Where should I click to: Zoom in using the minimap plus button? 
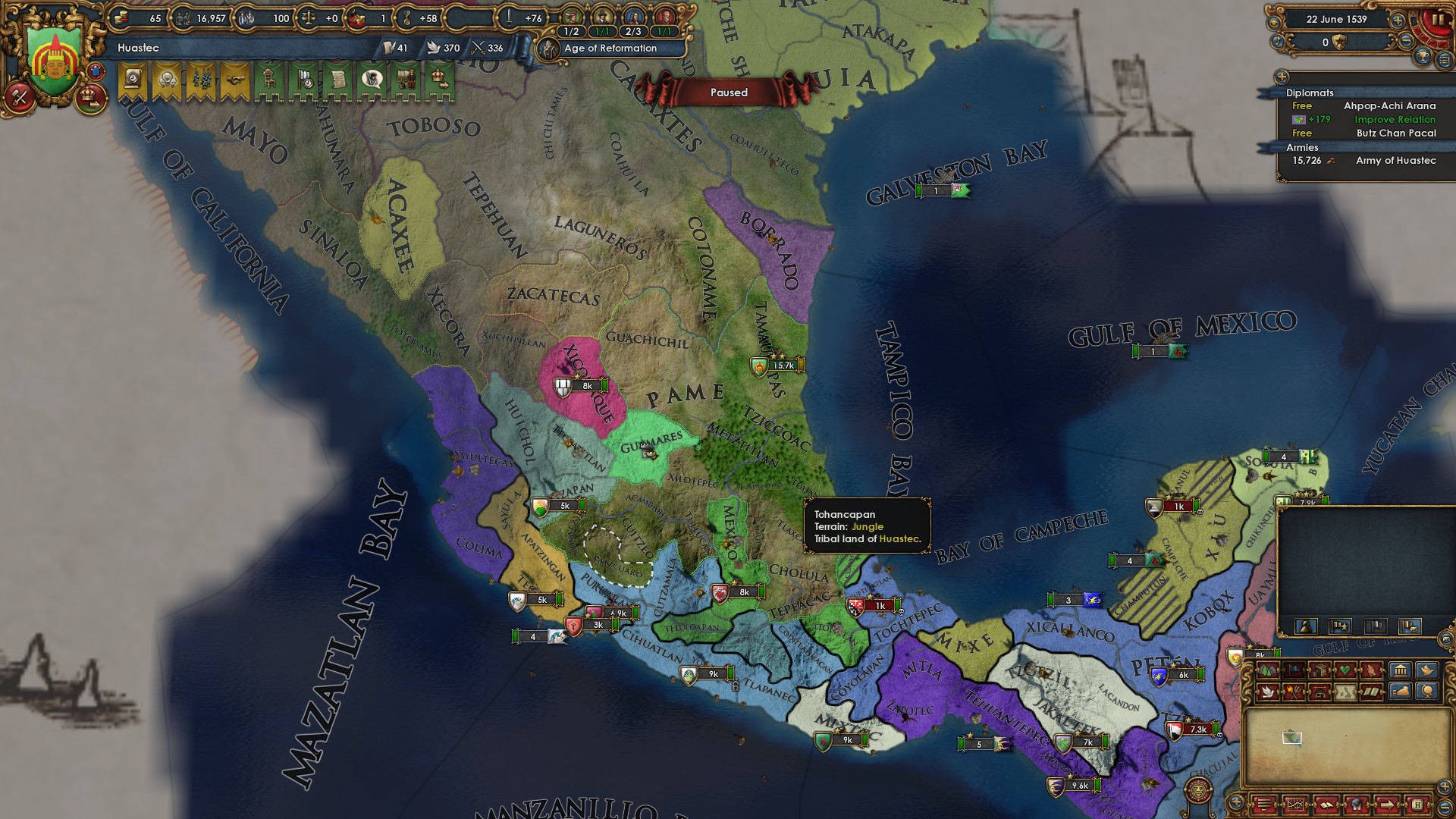1443,787
